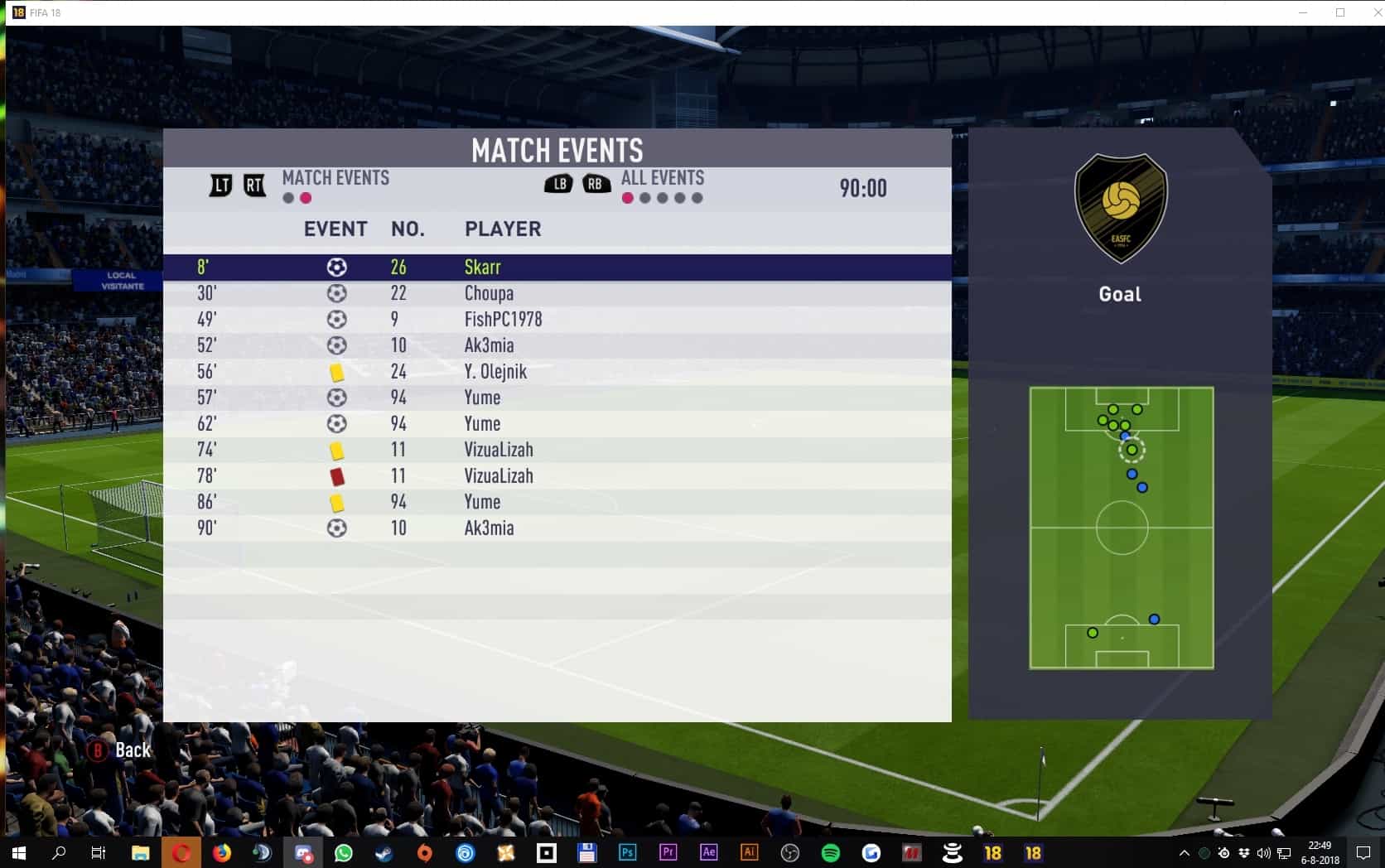Minimize the FIFA 18 window
The image size is (1385, 868).
pos(1304,12)
